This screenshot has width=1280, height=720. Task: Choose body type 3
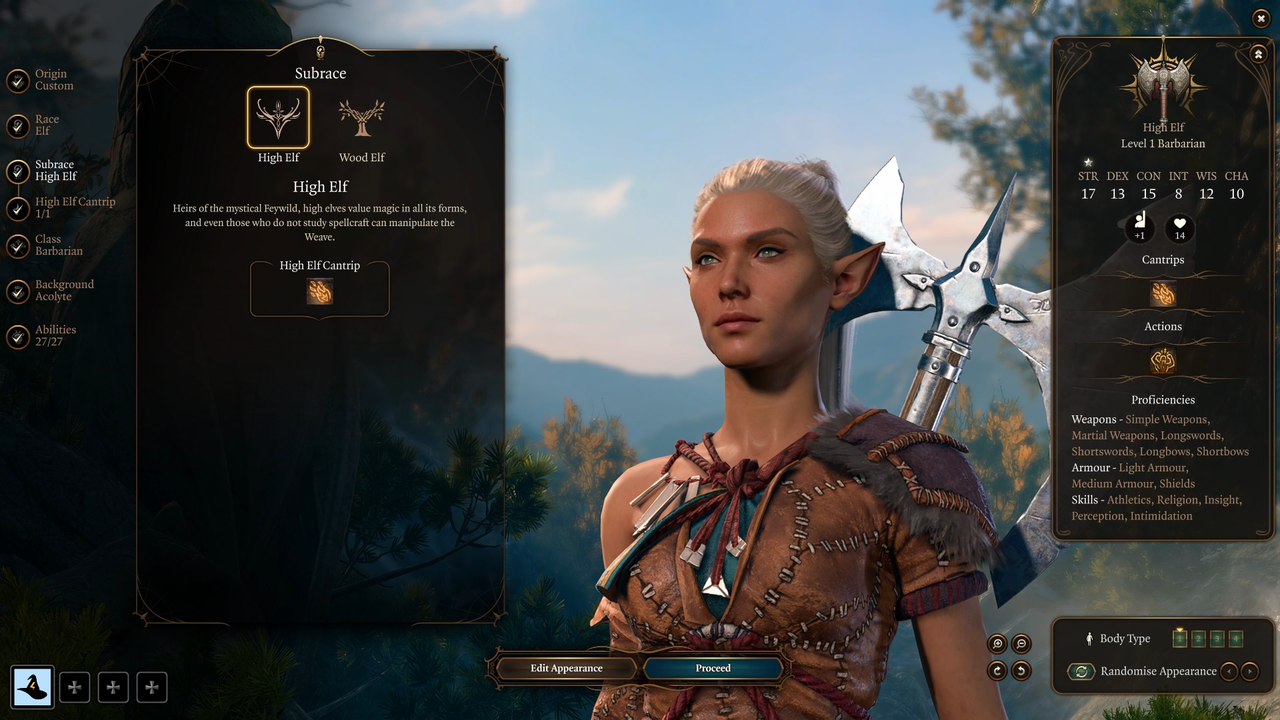[1217, 639]
